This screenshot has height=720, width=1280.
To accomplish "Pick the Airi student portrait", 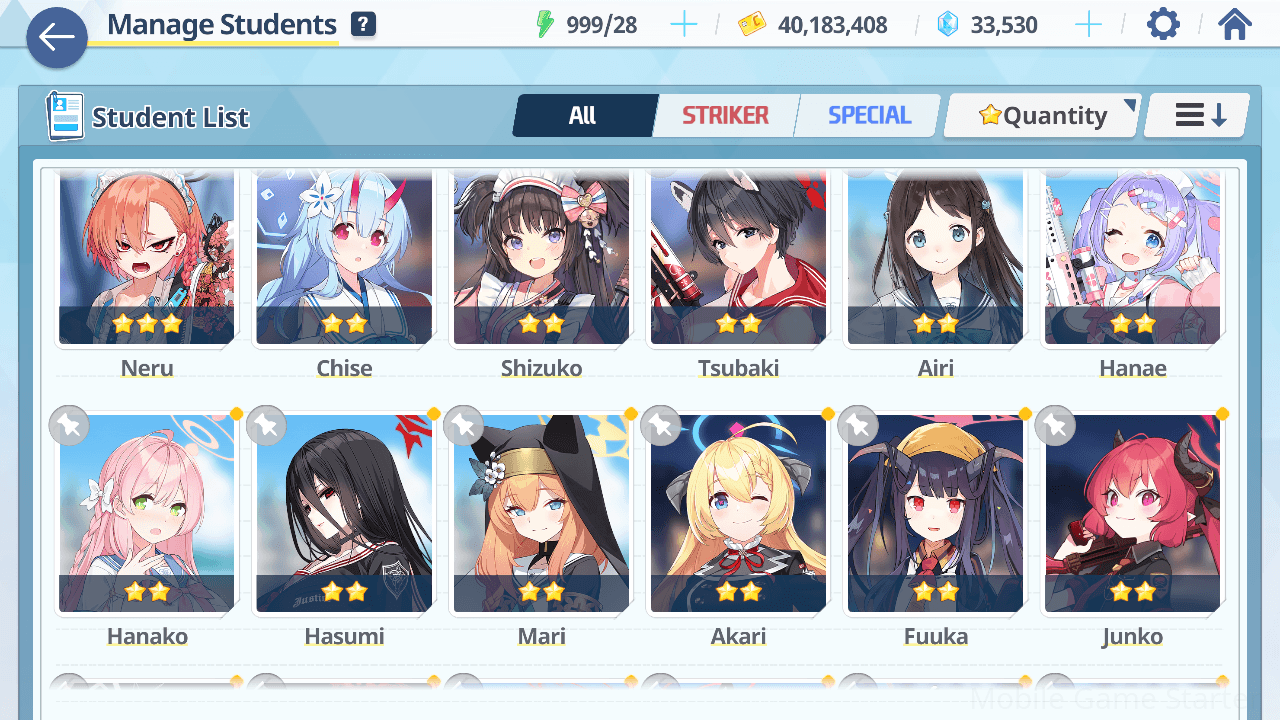I will point(935,258).
